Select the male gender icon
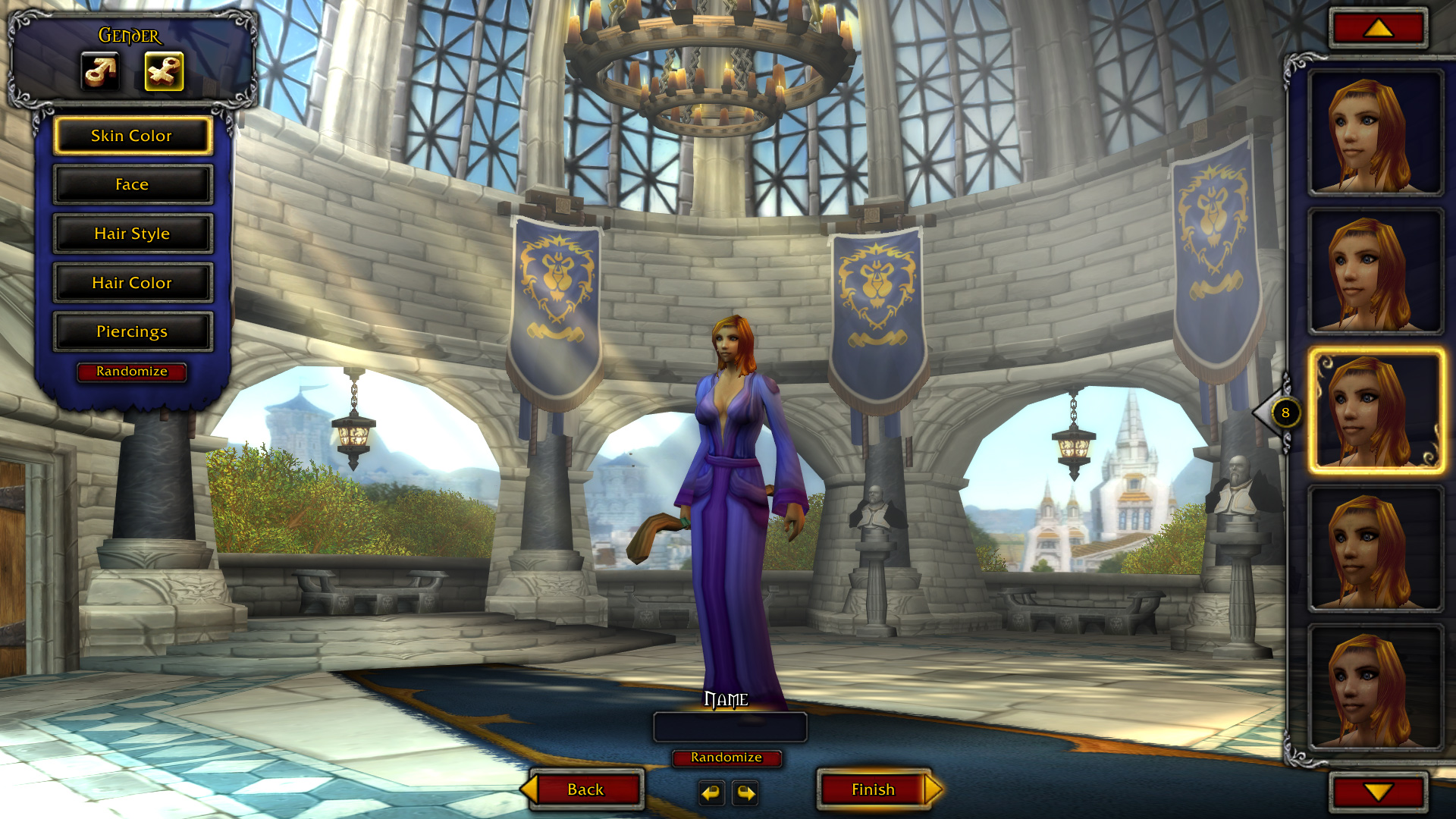Screen dimensions: 1456x819 pos(100,72)
